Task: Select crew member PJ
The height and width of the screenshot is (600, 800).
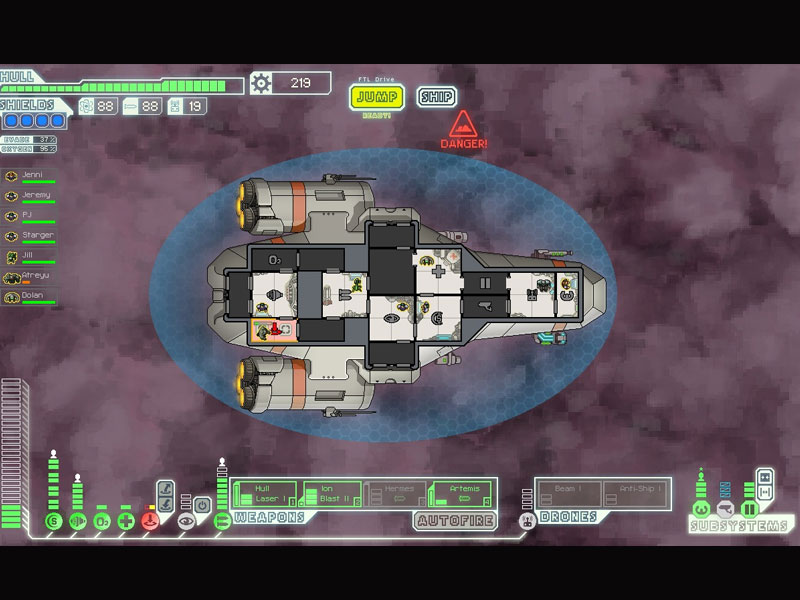Action: point(30,216)
